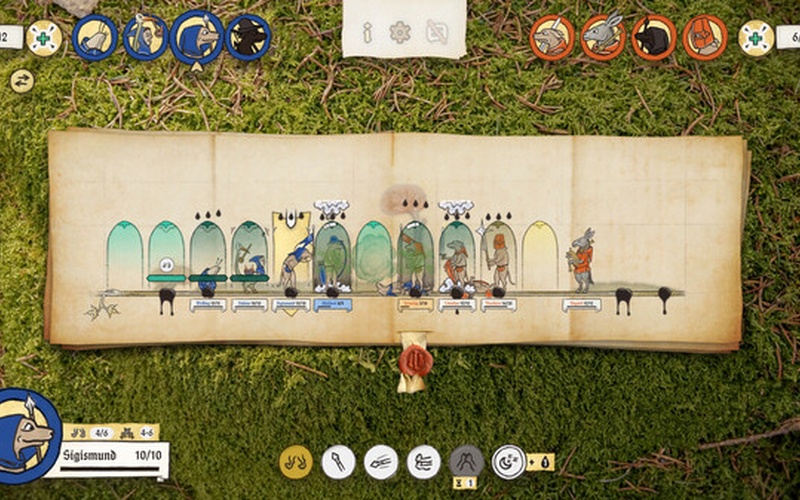Click Sigismund's large portrait
Image resolution: width=800 pixels, height=500 pixels.
tap(27, 432)
